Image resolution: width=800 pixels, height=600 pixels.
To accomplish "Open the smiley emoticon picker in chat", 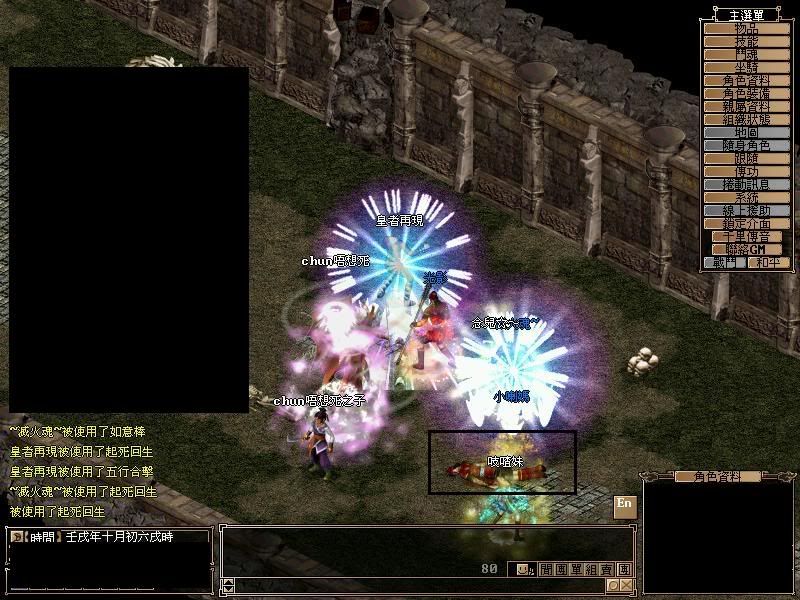I will [x=522, y=569].
